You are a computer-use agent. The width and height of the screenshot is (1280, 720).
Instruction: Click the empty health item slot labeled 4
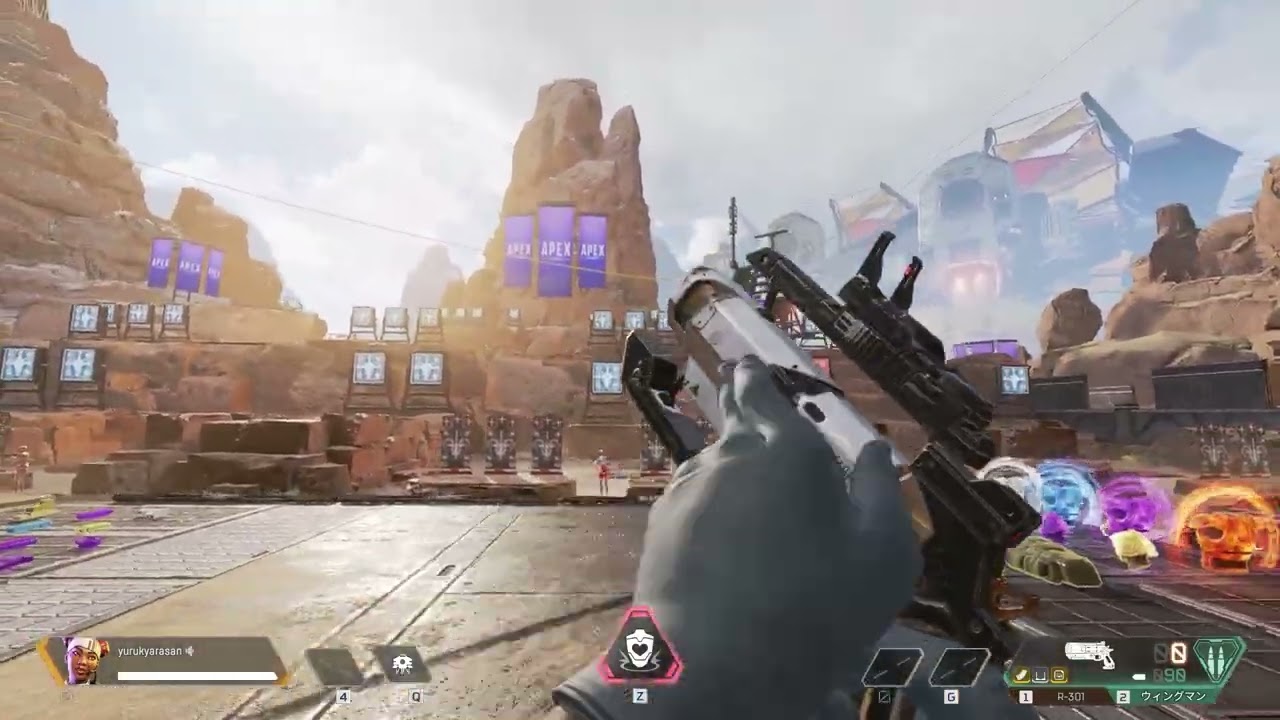pos(334,666)
